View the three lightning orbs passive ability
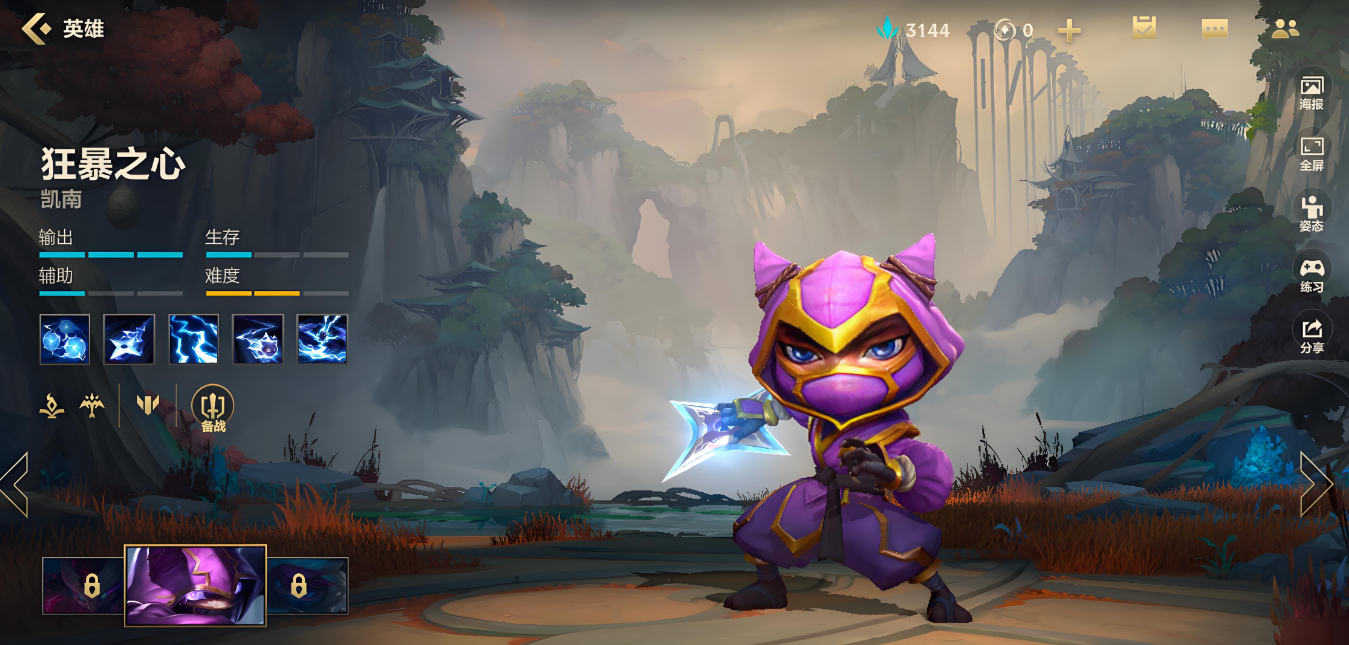1349x645 pixels. [65, 339]
